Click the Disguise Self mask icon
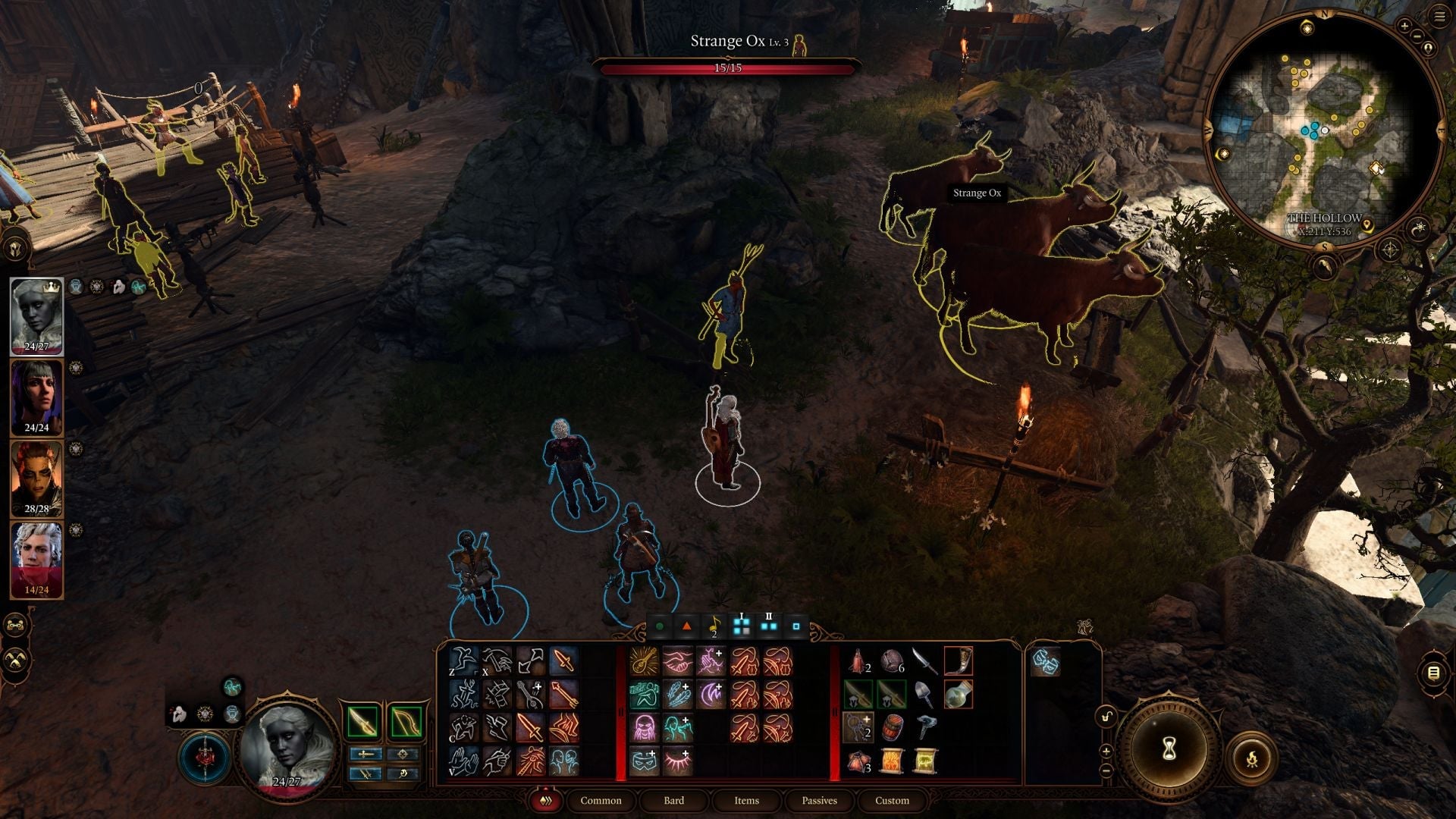Image resolution: width=1456 pixels, height=819 pixels. [x=644, y=760]
